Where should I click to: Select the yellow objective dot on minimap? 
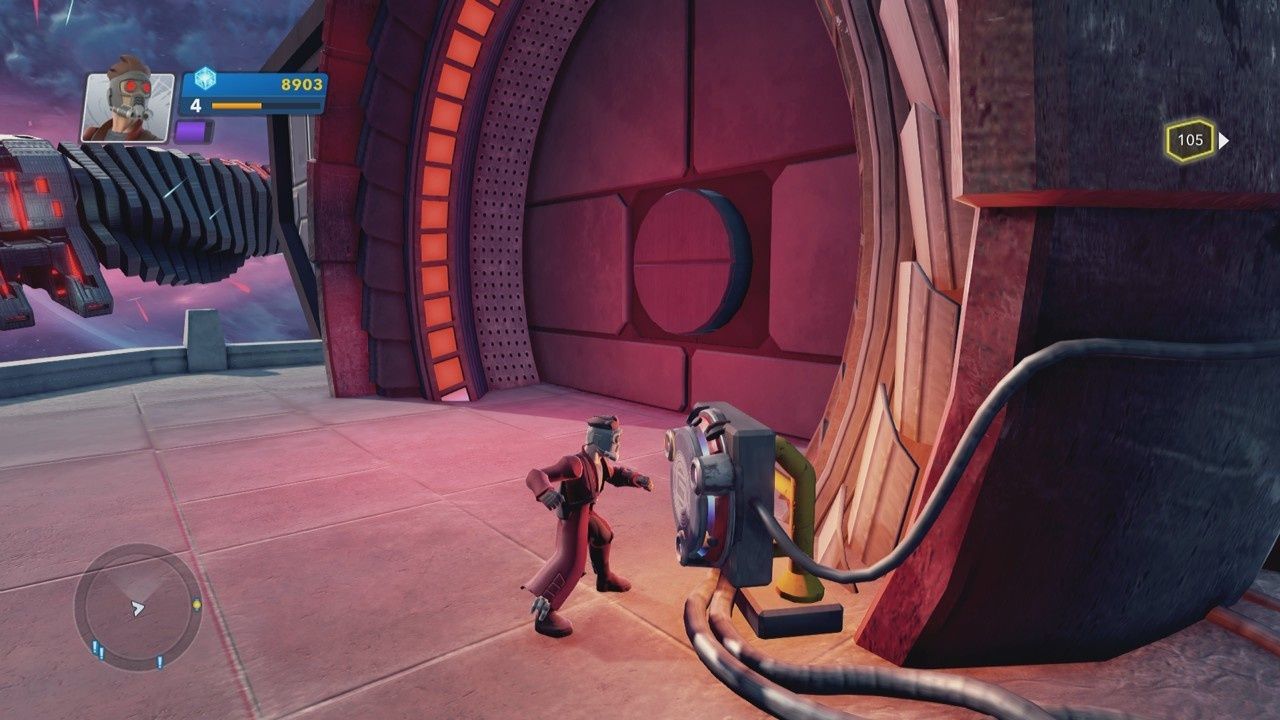(197, 604)
